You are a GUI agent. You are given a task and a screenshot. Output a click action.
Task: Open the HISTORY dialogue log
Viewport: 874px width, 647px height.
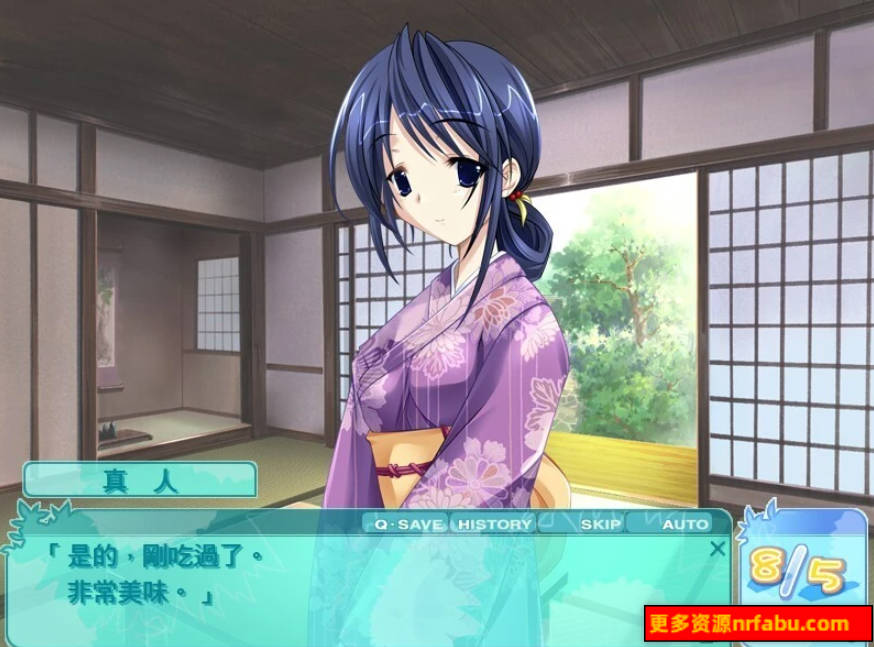point(495,524)
